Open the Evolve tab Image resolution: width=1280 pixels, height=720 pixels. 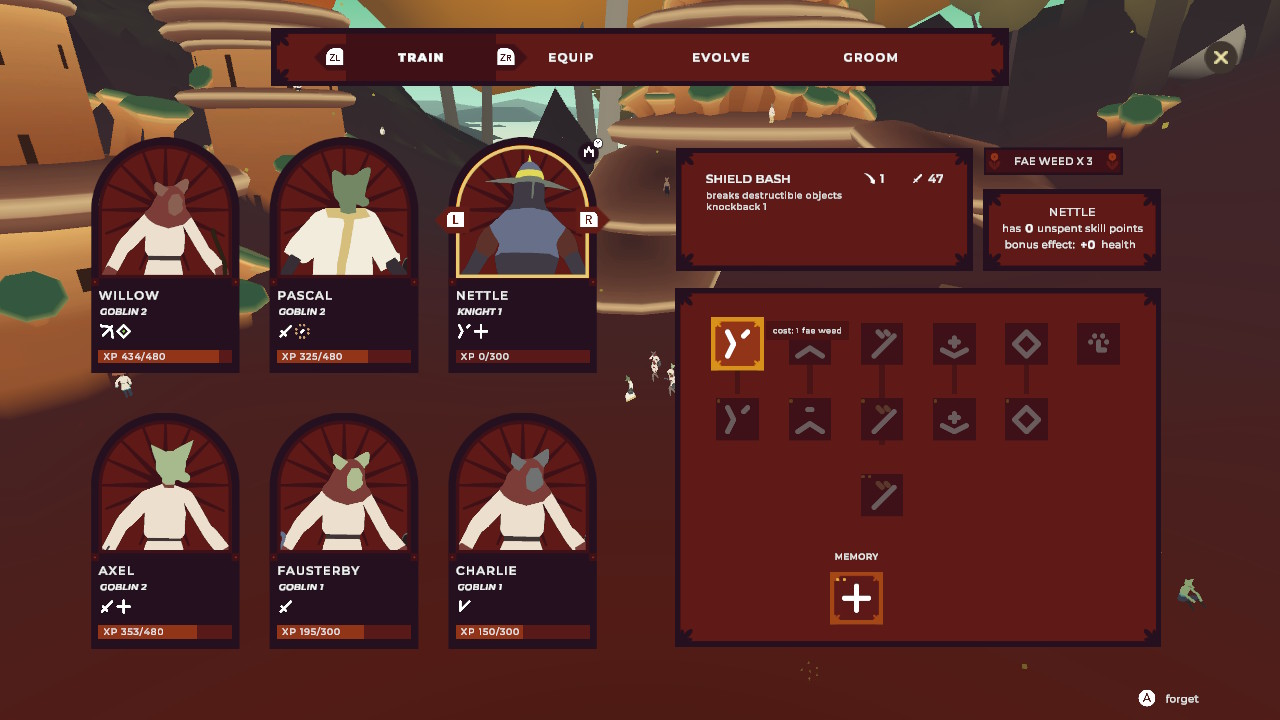pos(720,57)
